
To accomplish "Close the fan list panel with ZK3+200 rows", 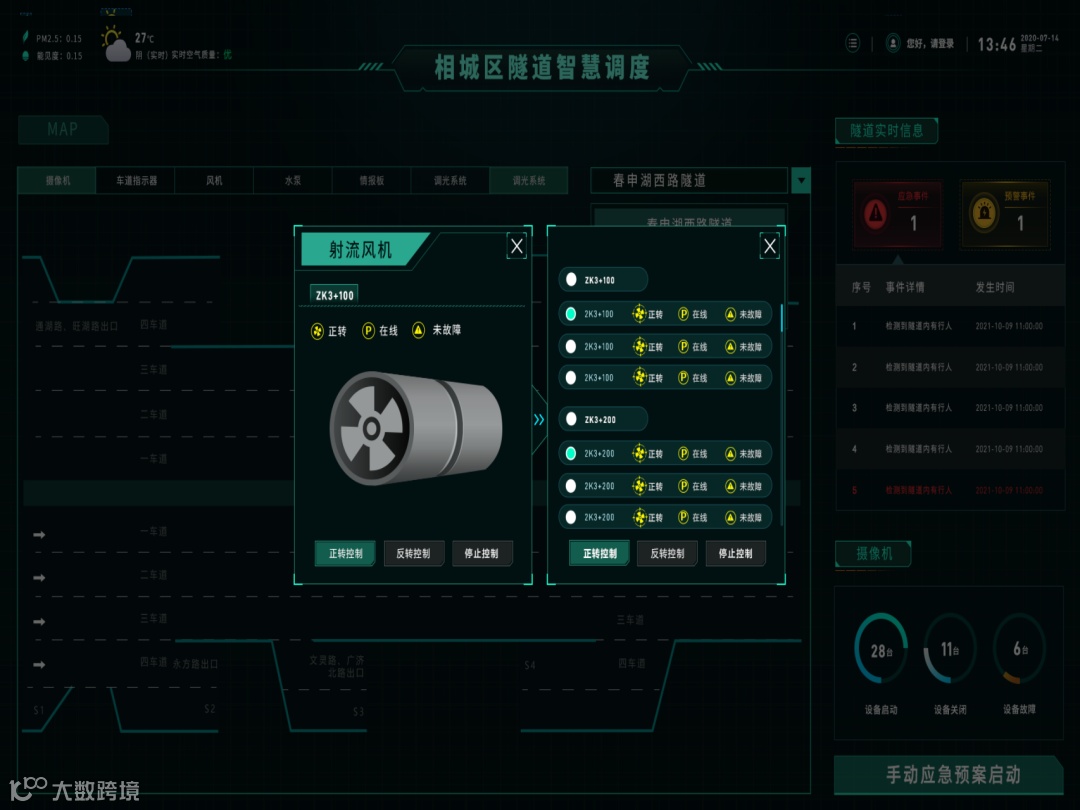I will (x=769, y=246).
